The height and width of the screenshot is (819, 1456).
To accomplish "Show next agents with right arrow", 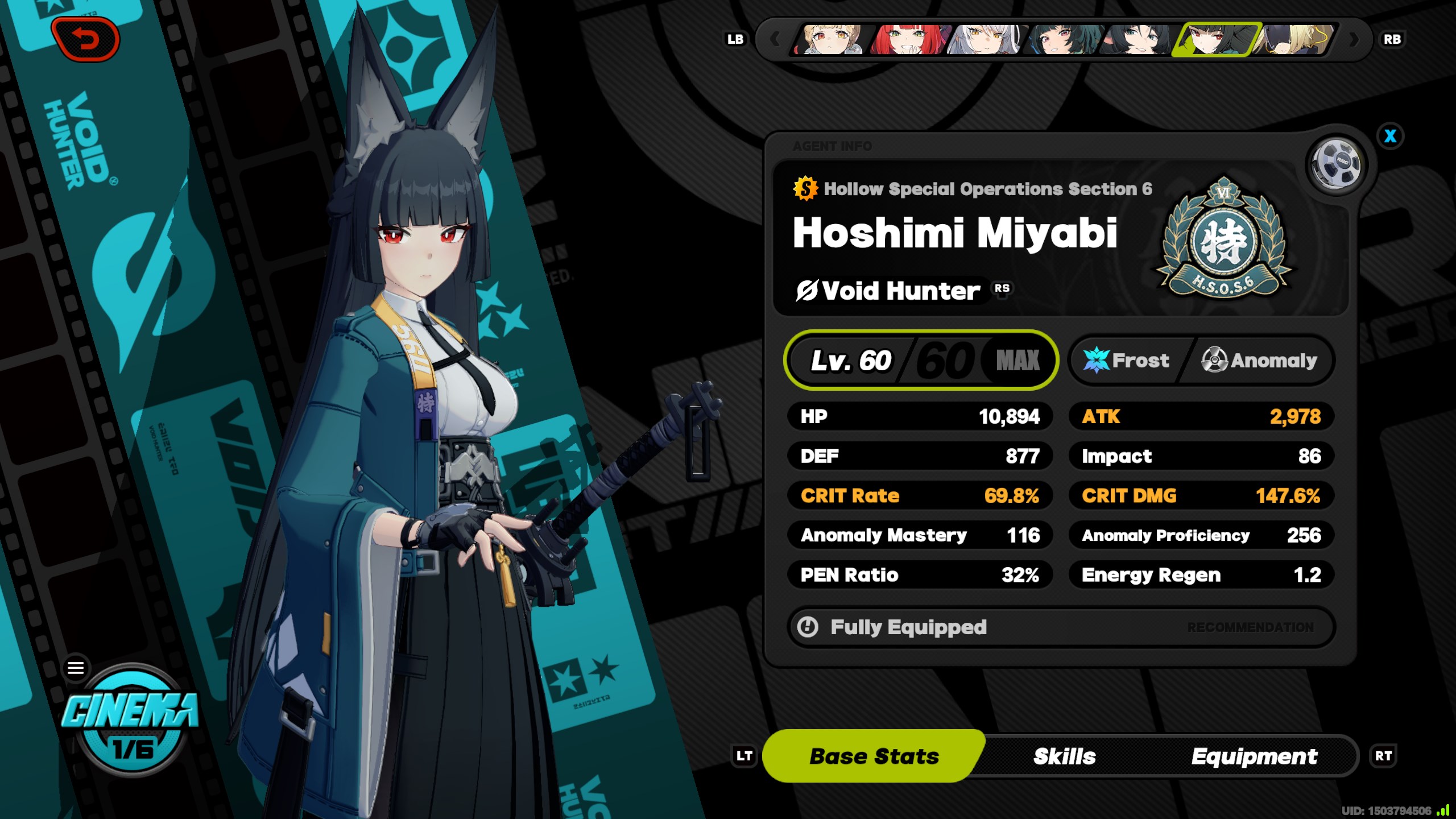I will click(1354, 39).
